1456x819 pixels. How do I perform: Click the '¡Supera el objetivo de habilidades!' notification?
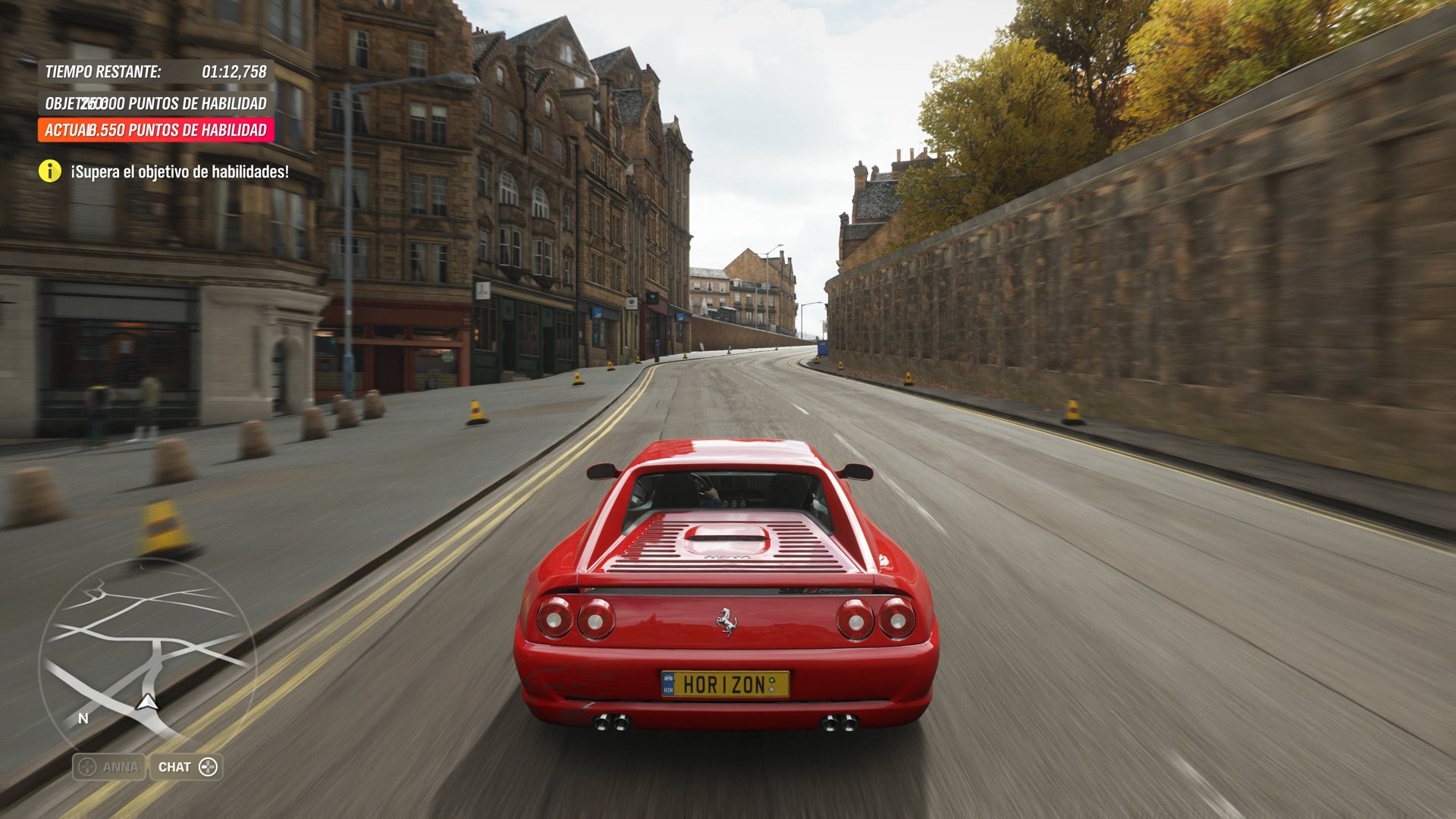tap(178, 171)
